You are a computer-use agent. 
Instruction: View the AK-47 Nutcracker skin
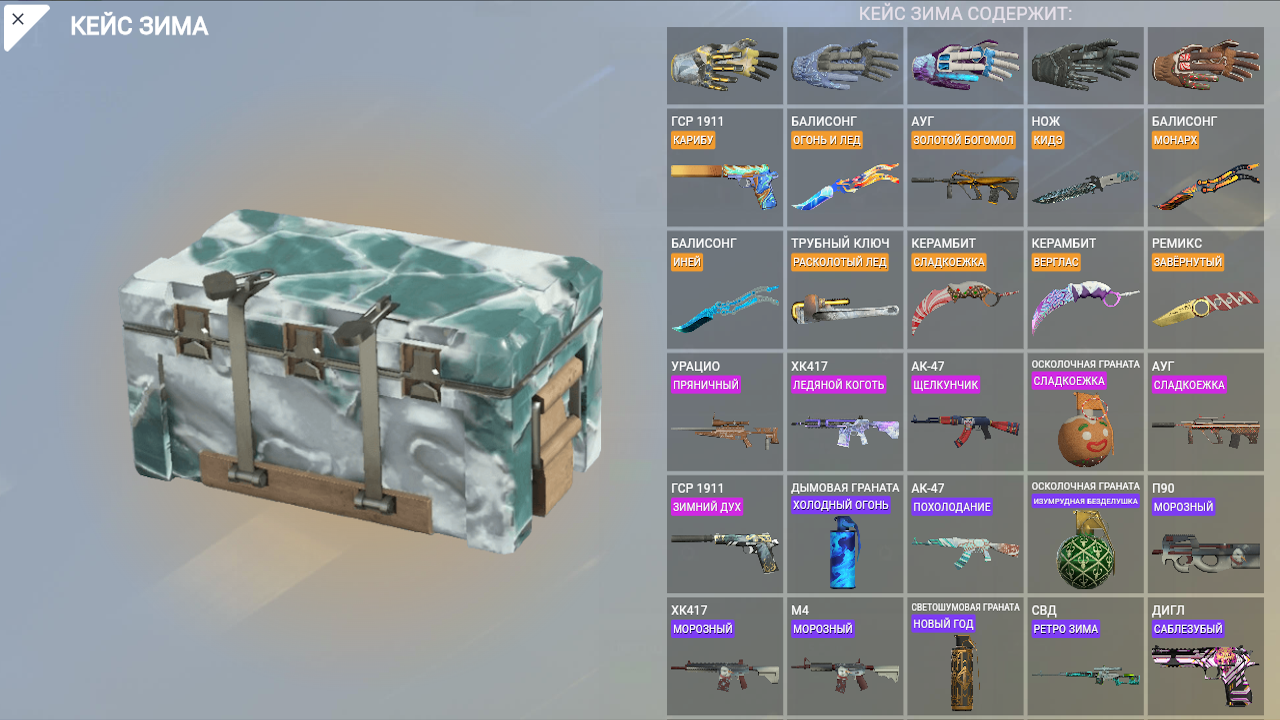tap(965, 411)
